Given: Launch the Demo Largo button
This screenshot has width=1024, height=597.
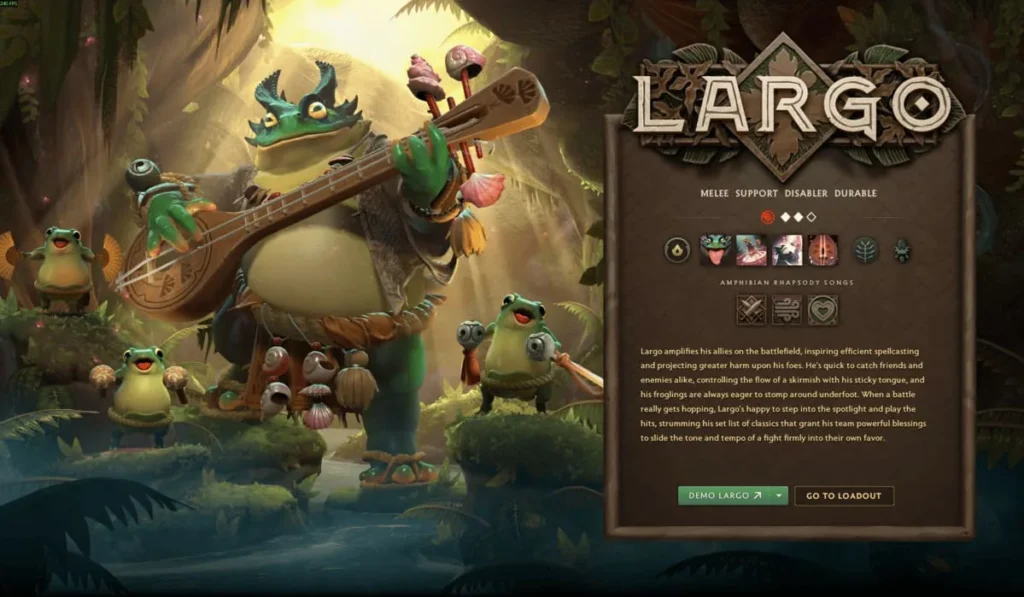Looking at the screenshot, I should pyautogui.click(x=721, y=496).
